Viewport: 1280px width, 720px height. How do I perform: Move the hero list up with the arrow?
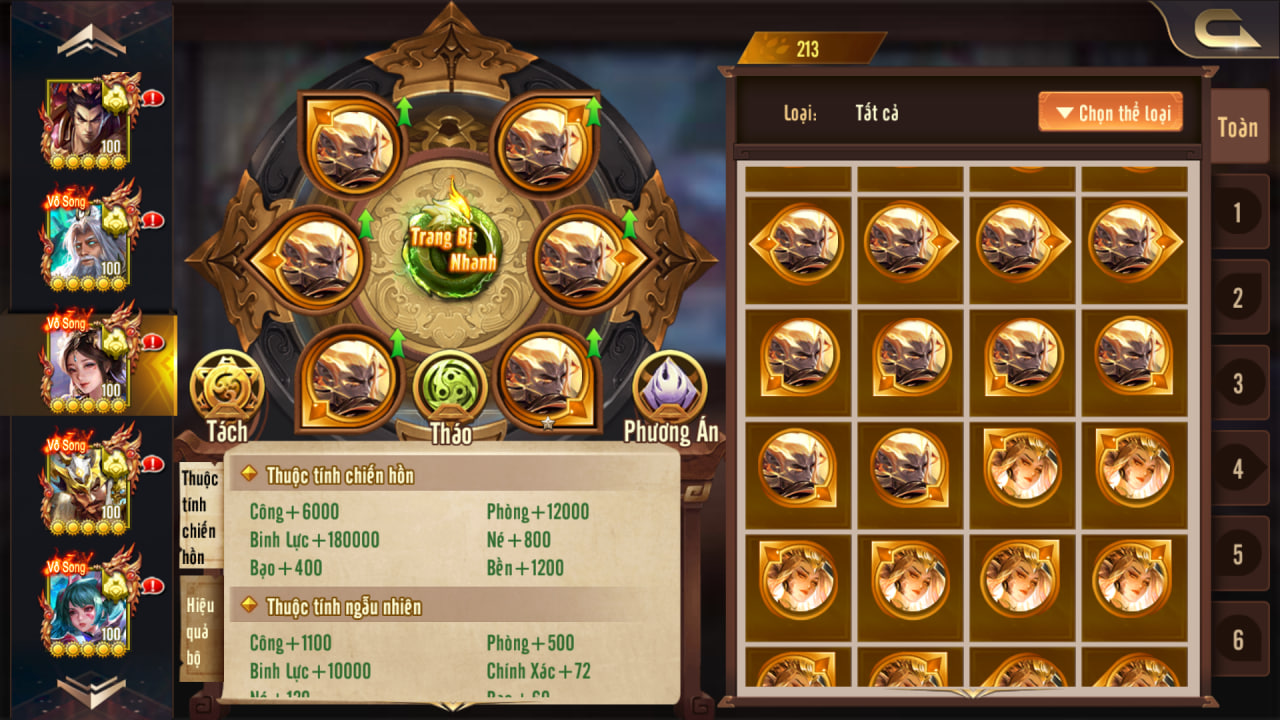[x=91, y=41]
